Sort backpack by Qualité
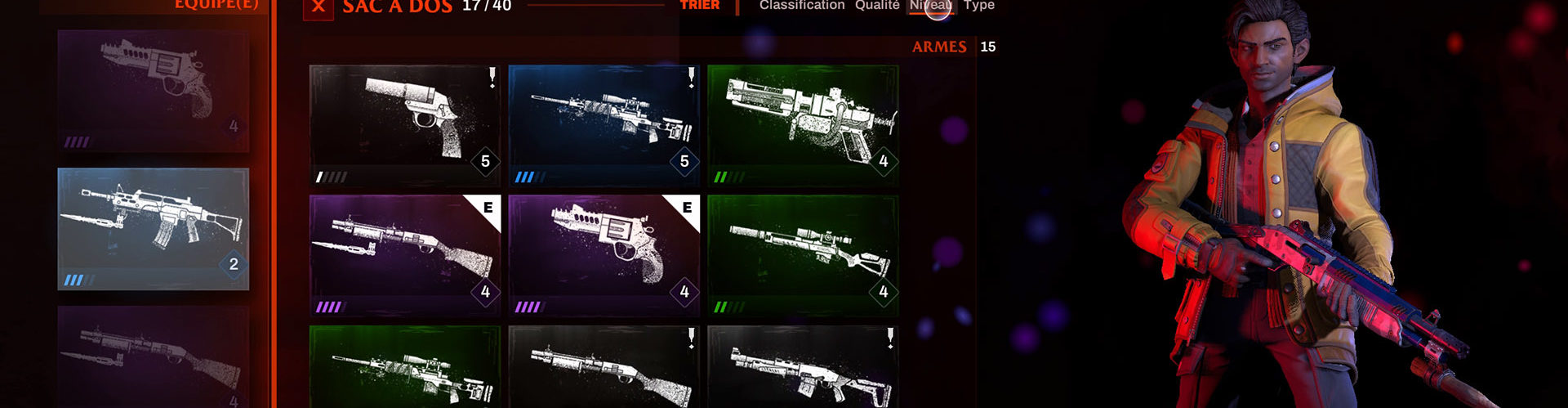 coord(877,6)
